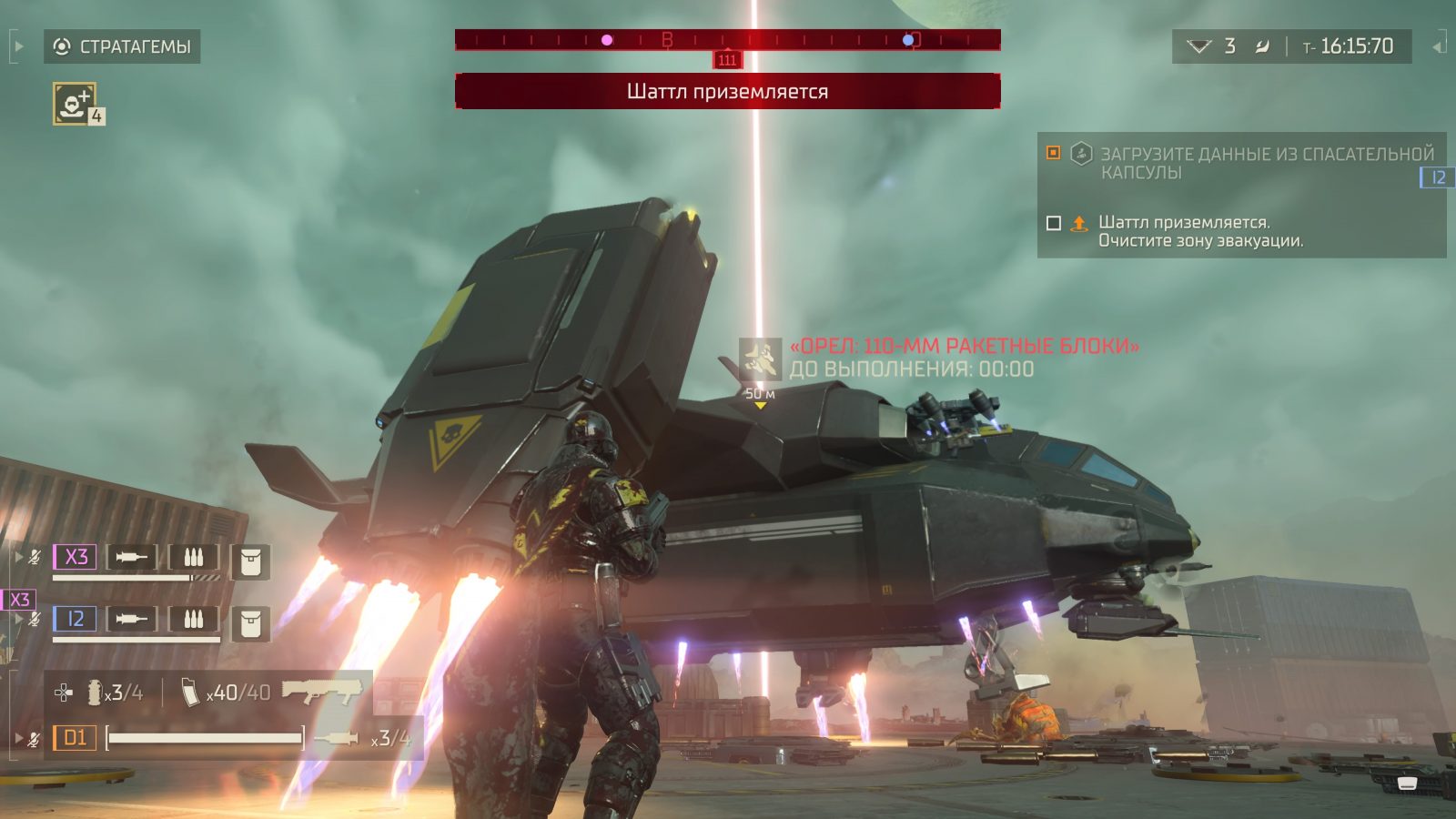This screenshot has height=819, width=1456.
Task: Toggle the muted microphone icon beside D1
Action: (x=34, y=739)
